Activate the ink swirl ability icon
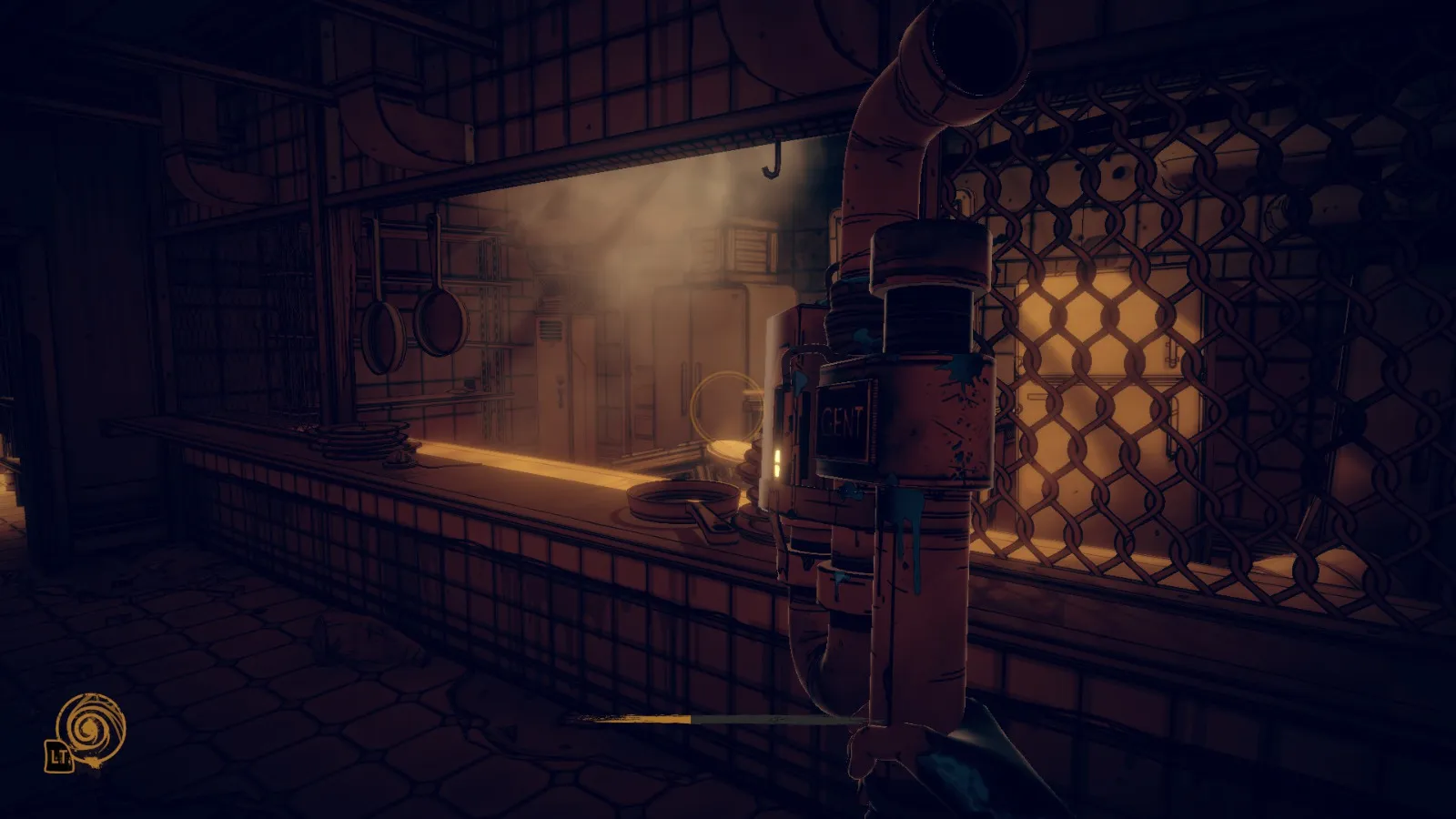Viewport: 1456px width, 819px height. pos(90,728)
